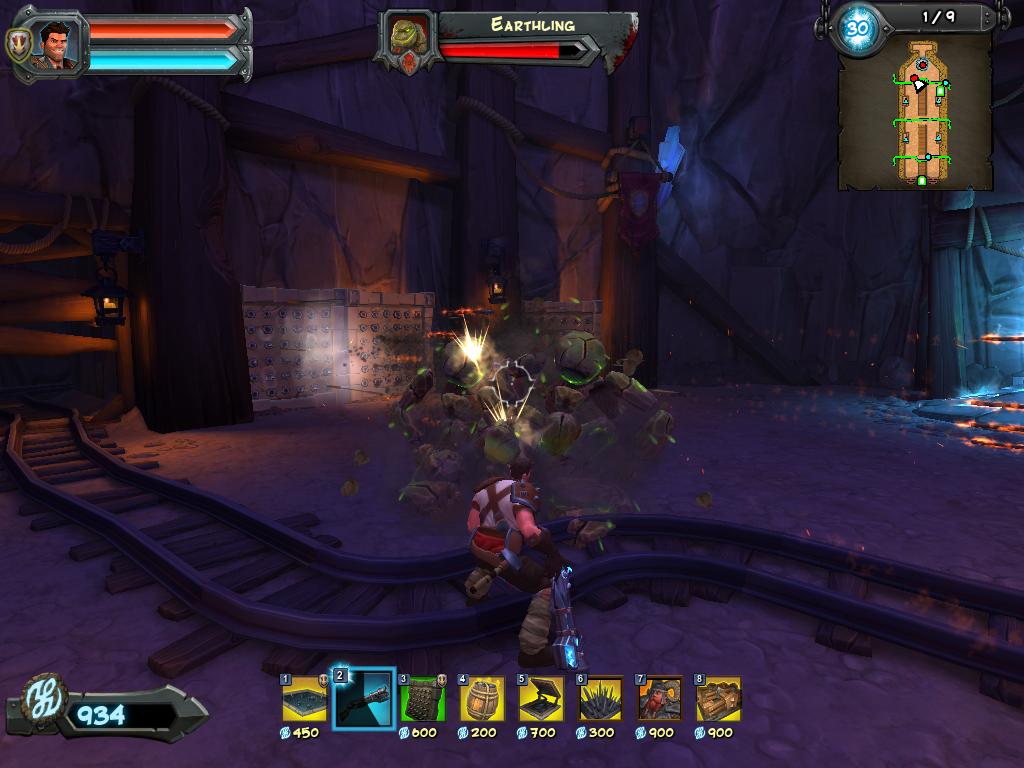
Task: Select the wooden crate trap in slot 8
Action: click(x=718, y=699)
